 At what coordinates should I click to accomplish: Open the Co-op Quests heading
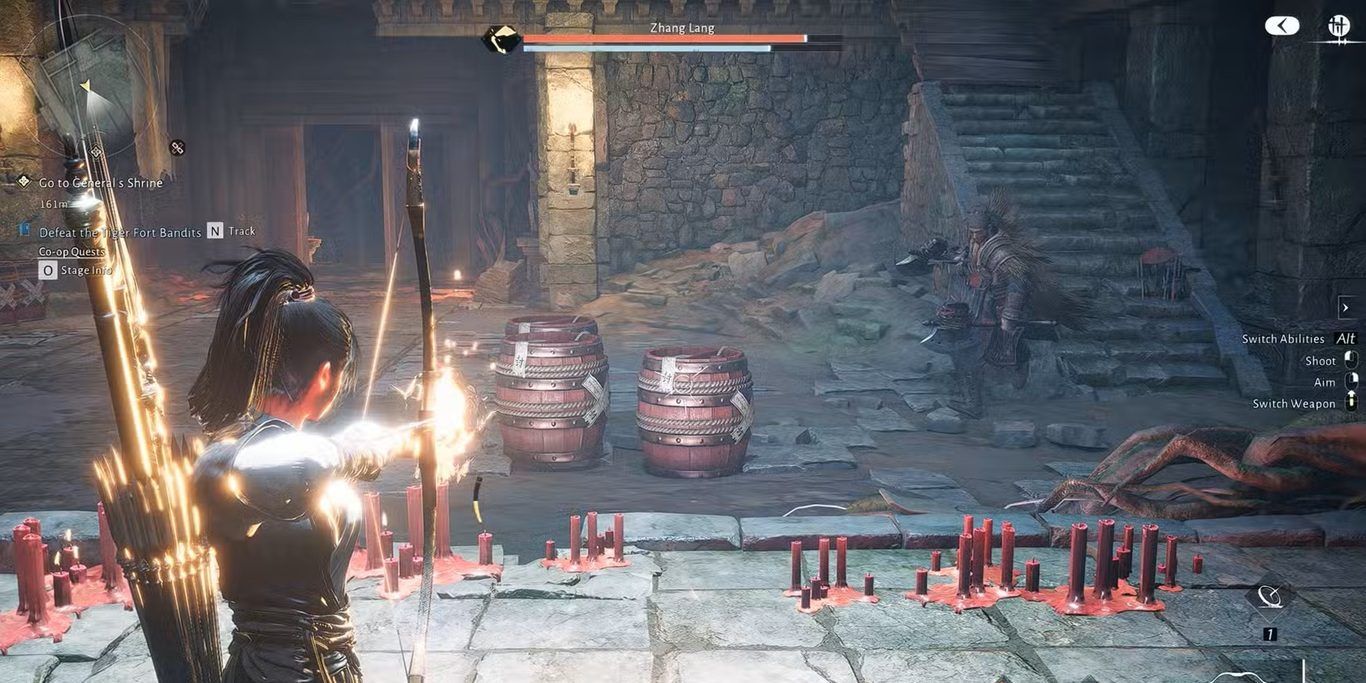tap(70, 252)
